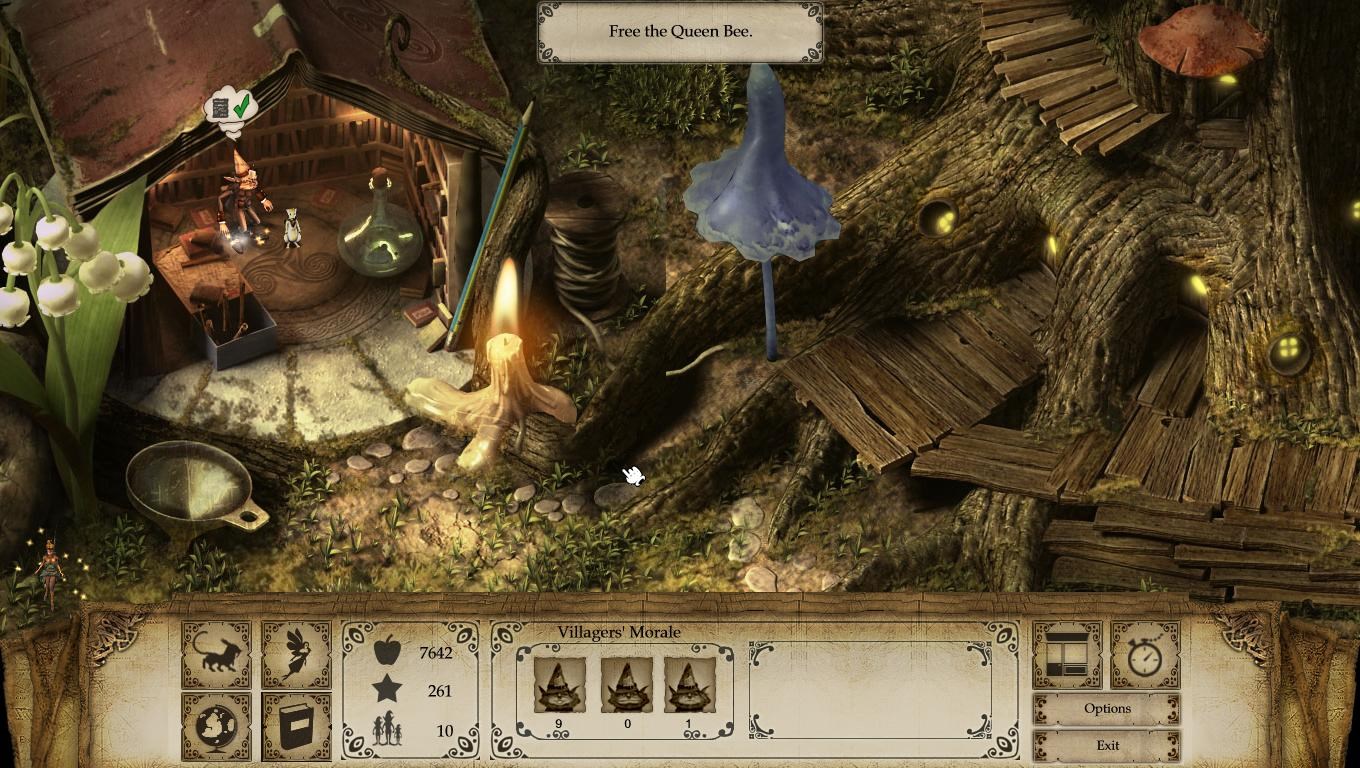Click the star resource icon
1360x768 pixels.
[390, 691]
